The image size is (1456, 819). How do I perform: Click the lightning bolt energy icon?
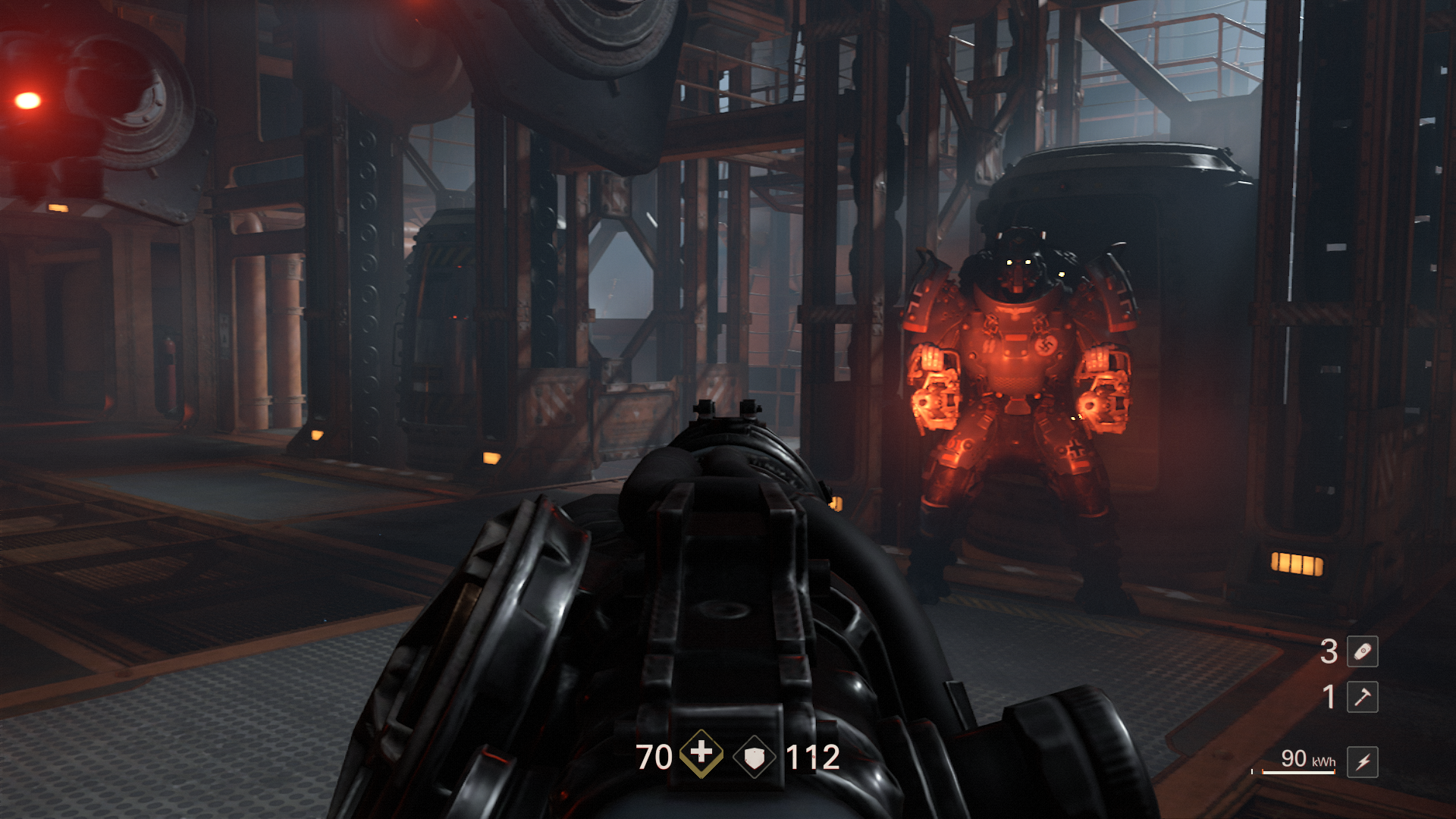click(x=1362, y=761)
